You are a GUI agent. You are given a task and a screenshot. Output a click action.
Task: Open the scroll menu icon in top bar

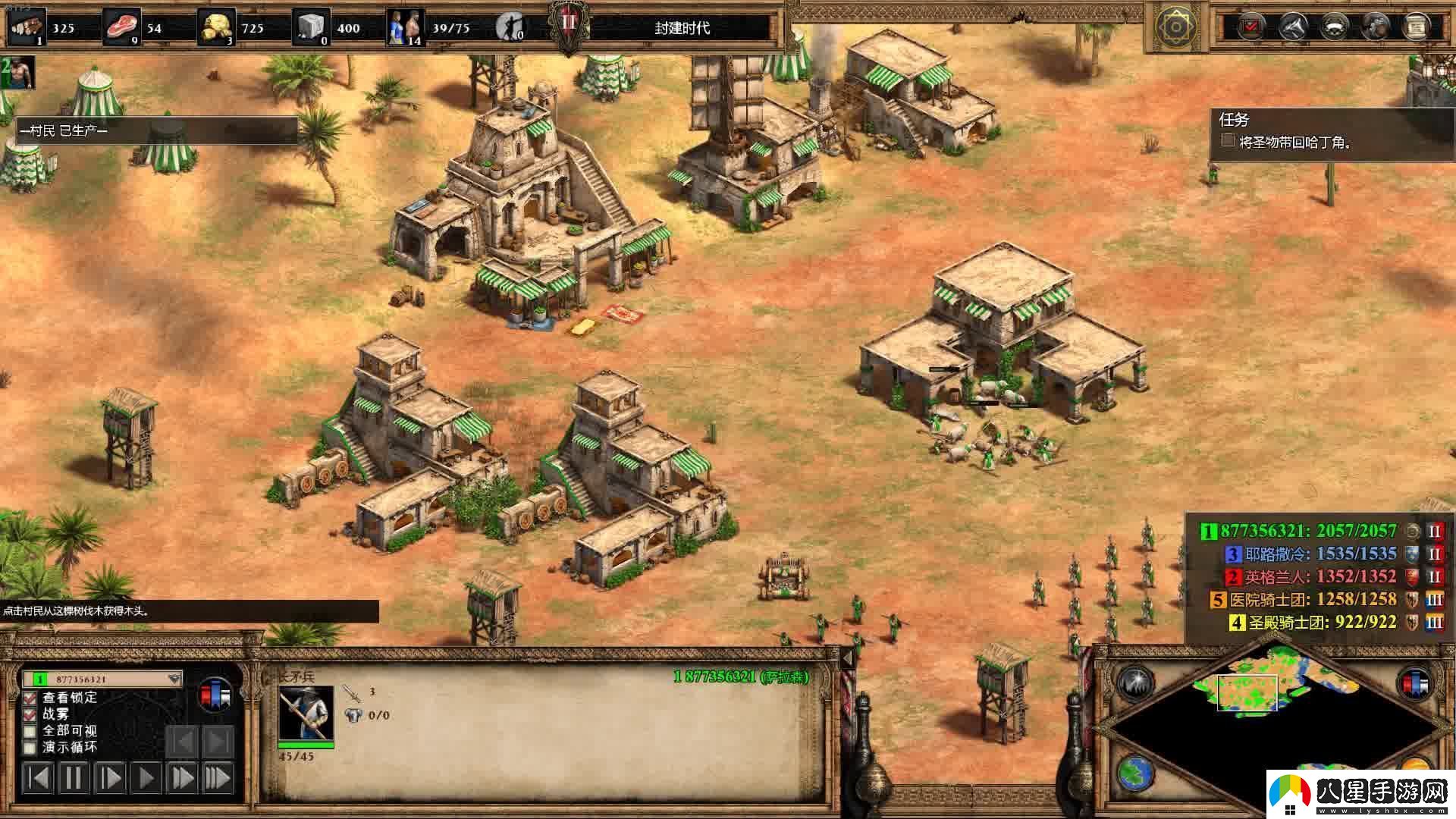[1414, 27]
